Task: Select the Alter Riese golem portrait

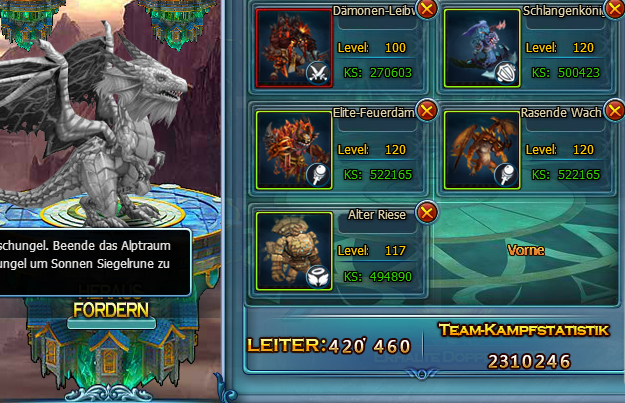Action: coord(294,249)
